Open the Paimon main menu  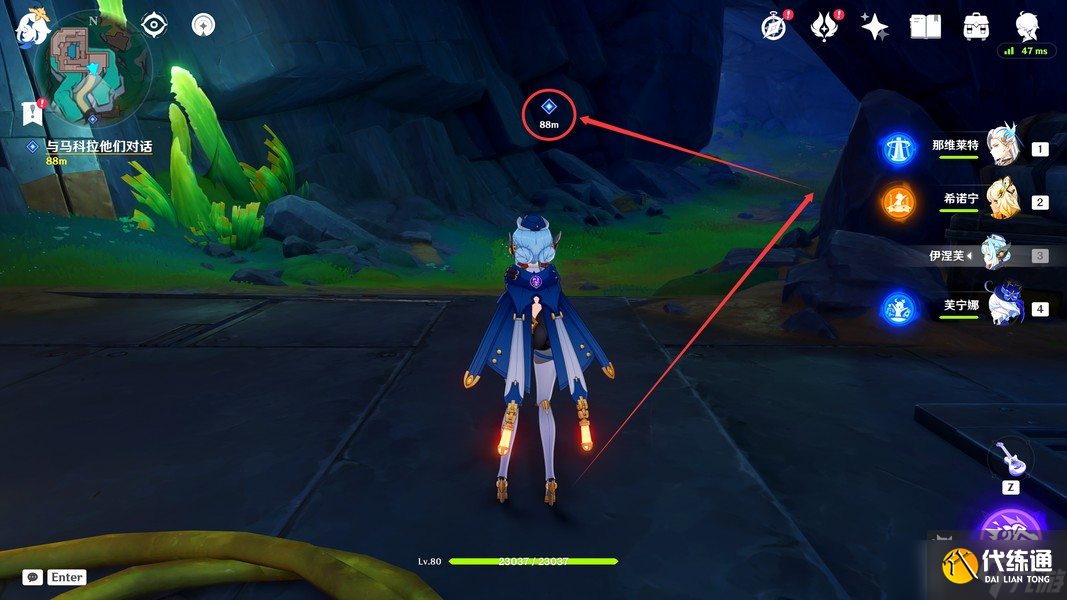(31, 27)
